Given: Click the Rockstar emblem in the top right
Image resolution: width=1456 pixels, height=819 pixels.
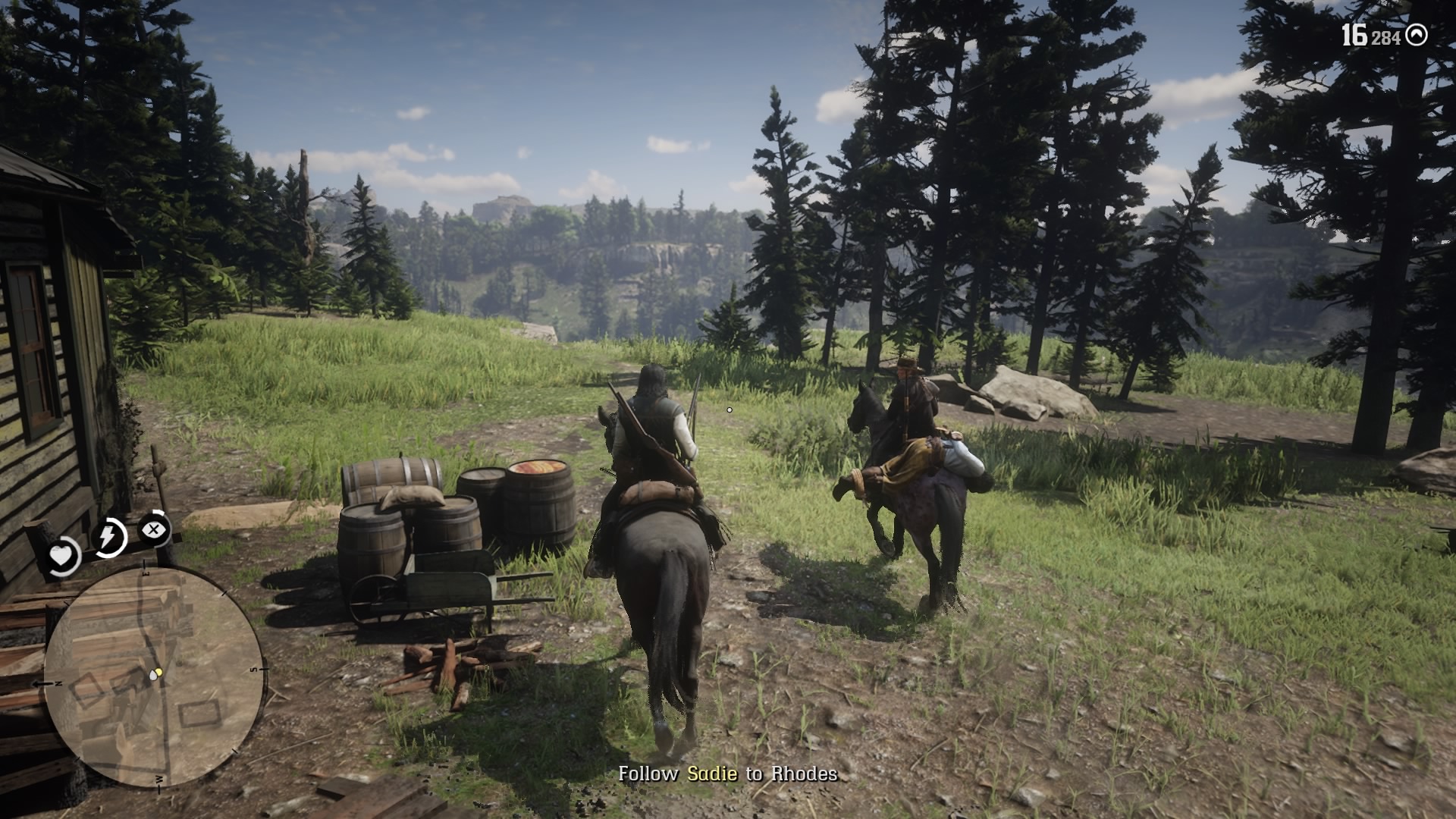Looking at the screenshot, I should pos(1417,33).
